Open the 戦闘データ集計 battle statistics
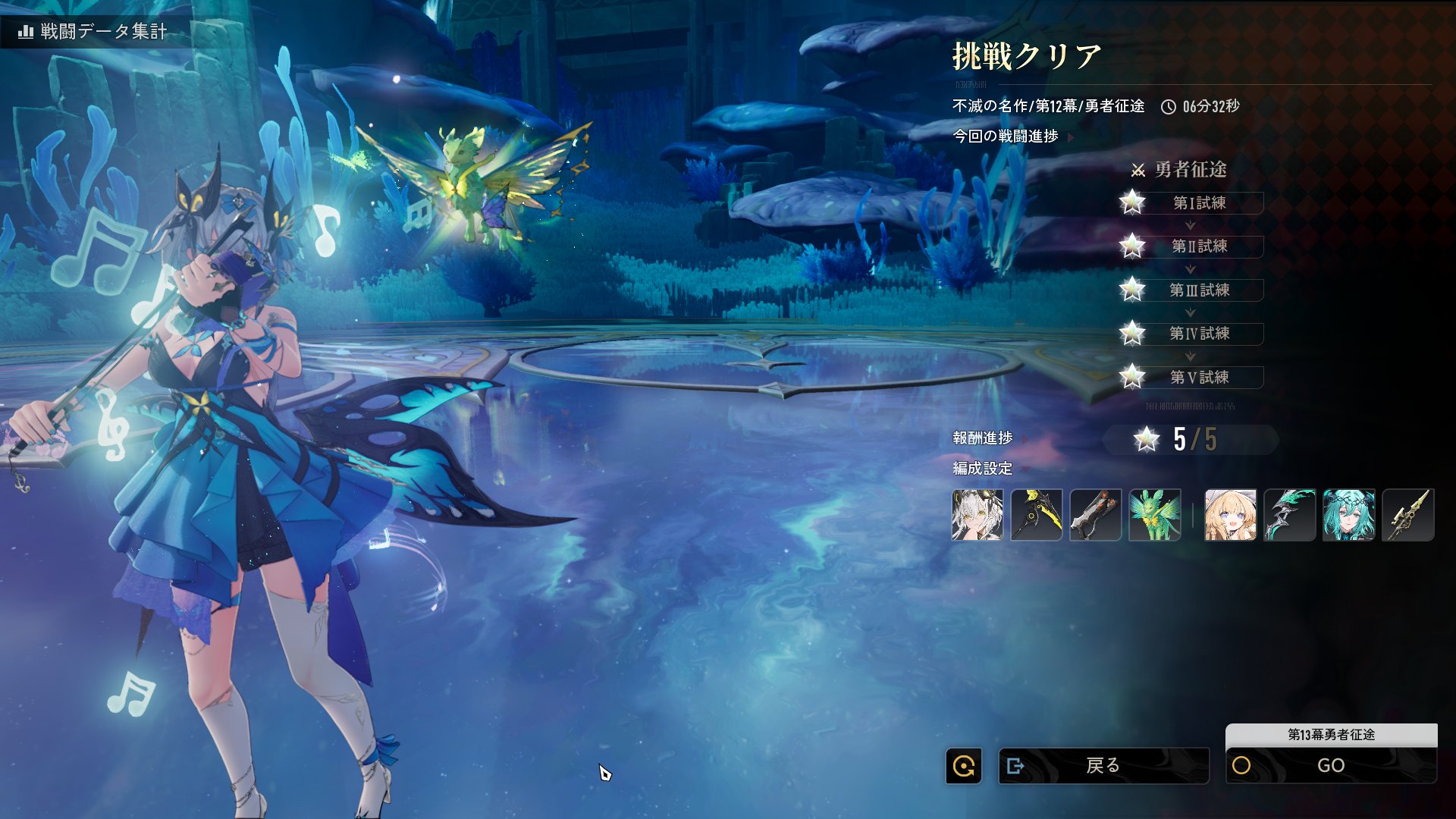 click(93, 31)
